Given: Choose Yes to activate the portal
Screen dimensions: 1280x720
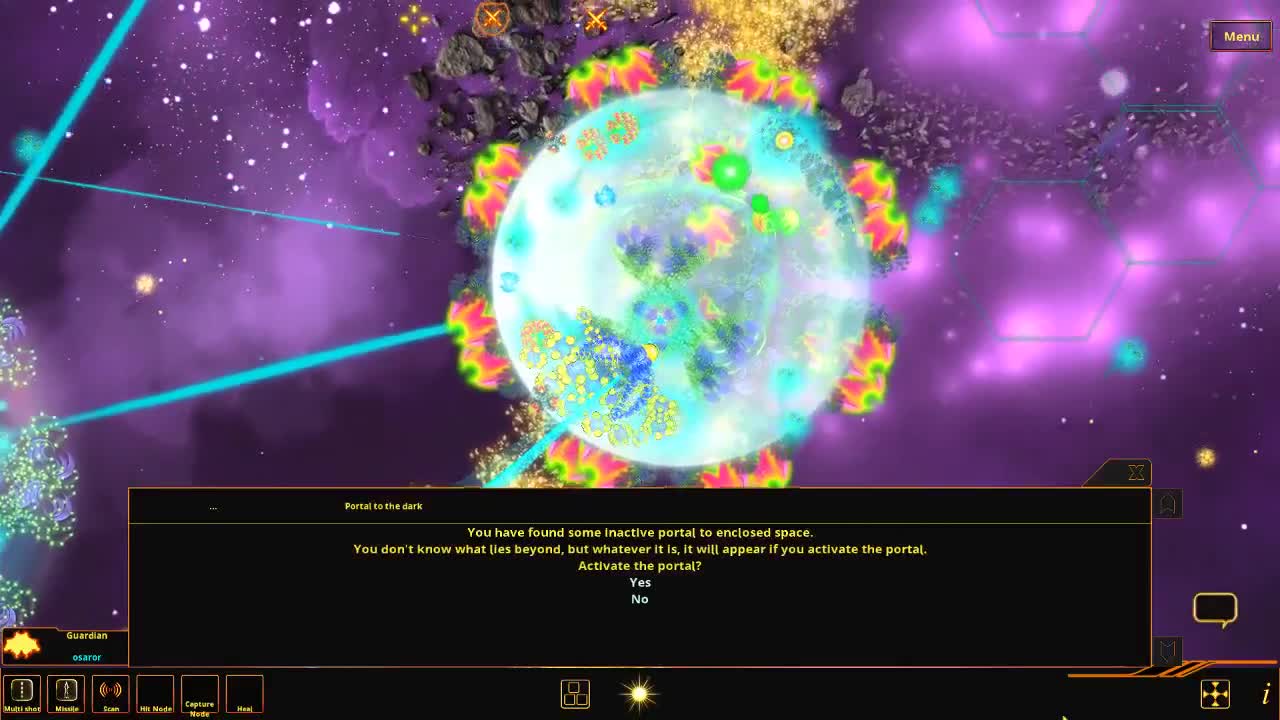Looking at the screenshot, I should (x=639, y=582).
